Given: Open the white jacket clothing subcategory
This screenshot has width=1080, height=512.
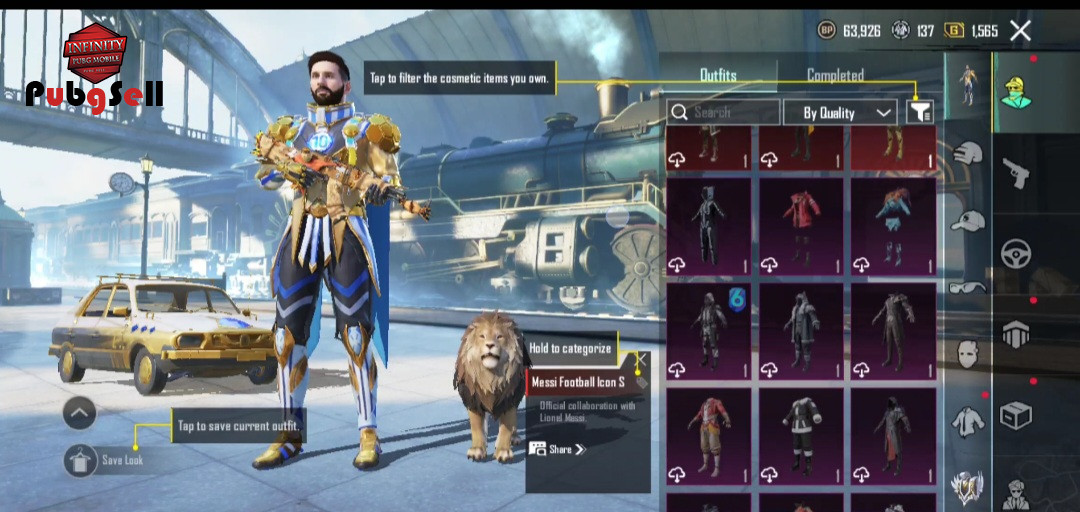Looking at the screenshot, I should coord(967,421).
